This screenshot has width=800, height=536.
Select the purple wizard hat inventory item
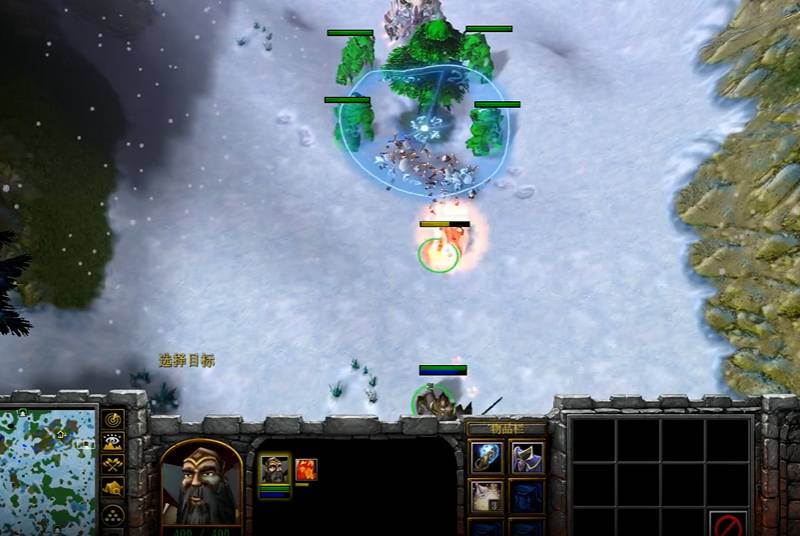pyautogui.click(x=526, y=458)
